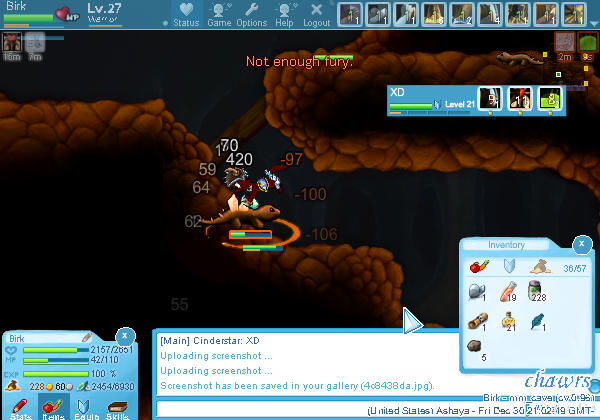
Task: Switch to the Skills tab
Action: coord(118,408)
